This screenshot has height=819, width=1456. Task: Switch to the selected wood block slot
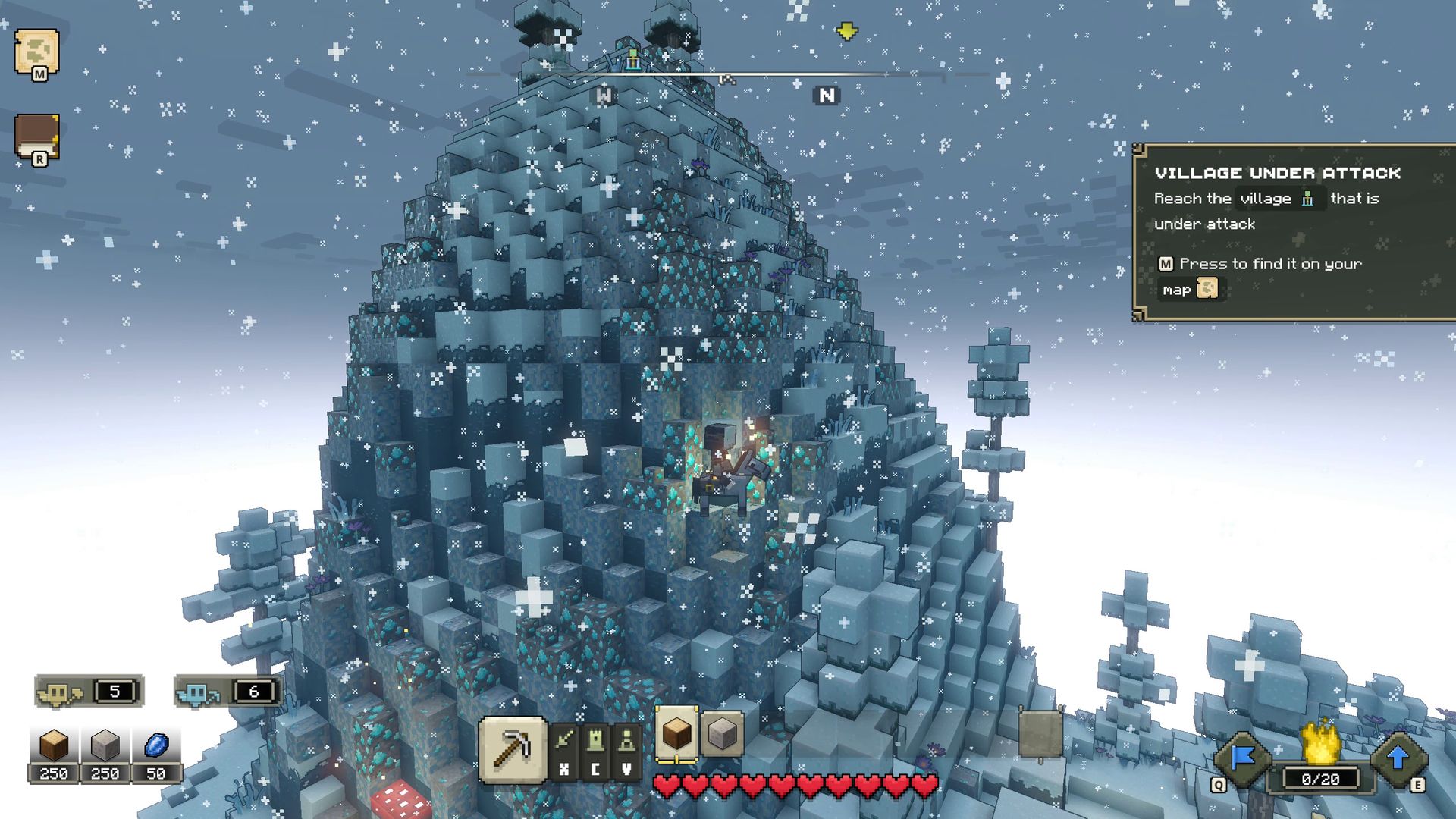(x=676, y=733)
